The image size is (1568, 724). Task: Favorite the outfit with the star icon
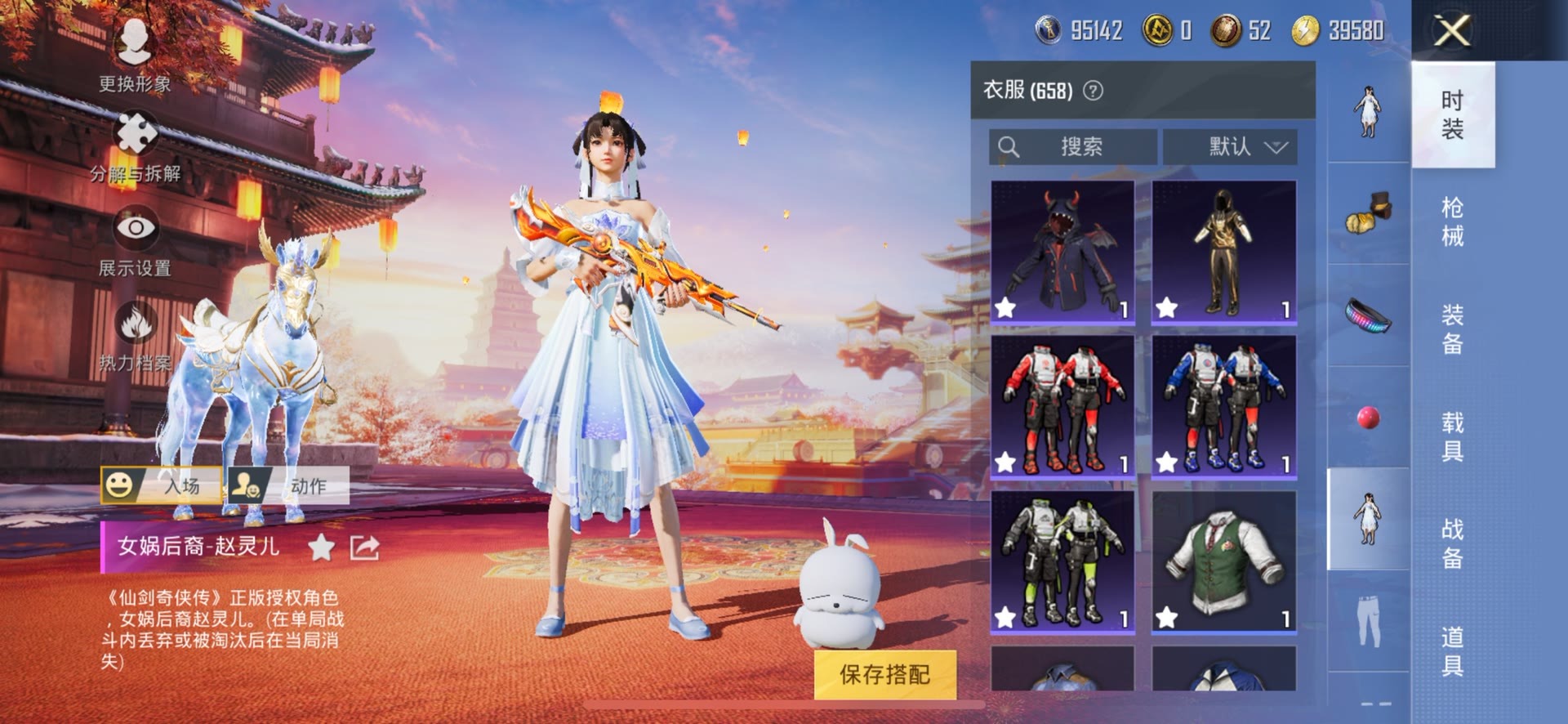(x=322, y=547)
